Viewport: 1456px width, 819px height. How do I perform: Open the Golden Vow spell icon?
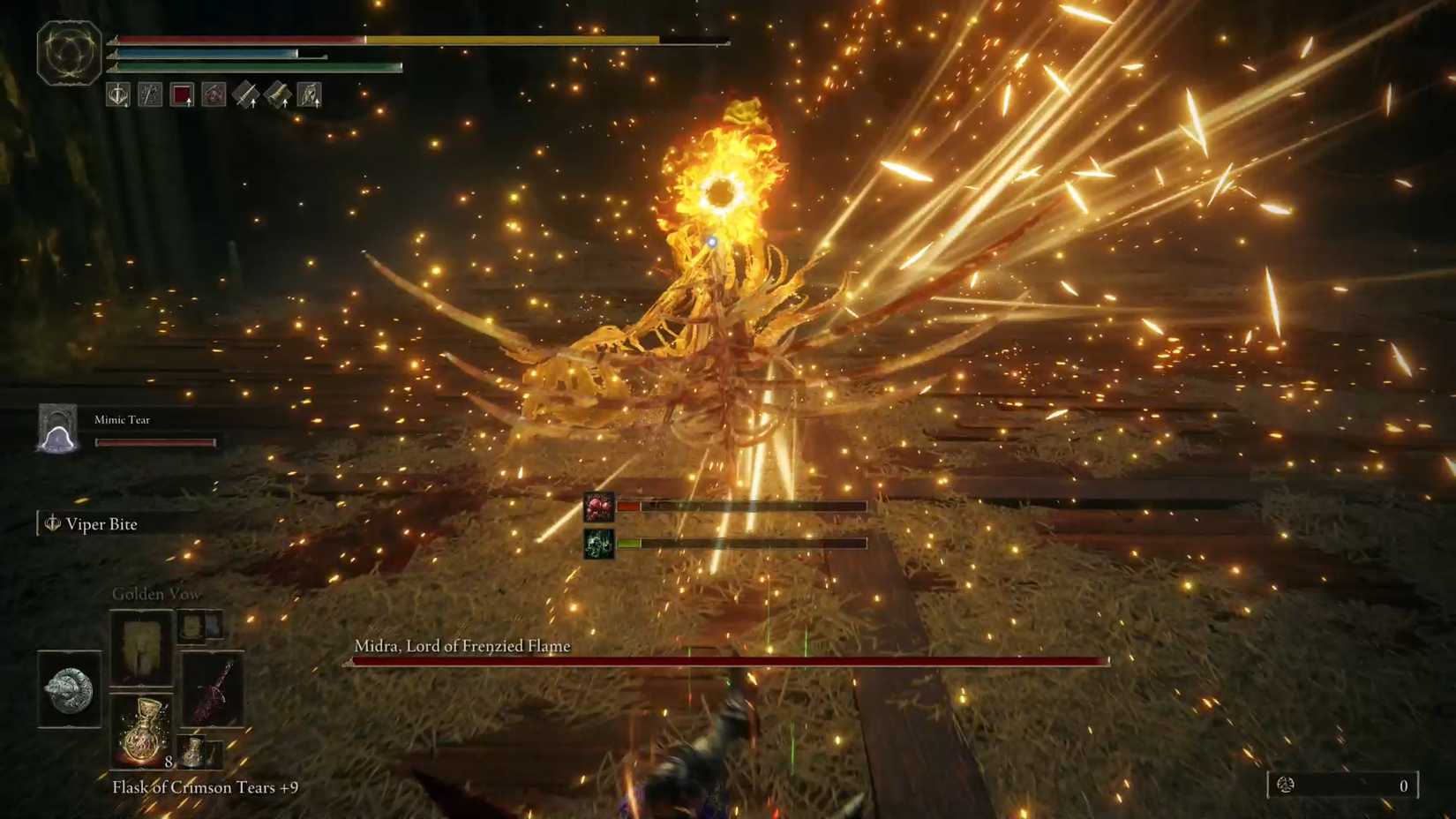pyautogui.click(x=139, y=650)
